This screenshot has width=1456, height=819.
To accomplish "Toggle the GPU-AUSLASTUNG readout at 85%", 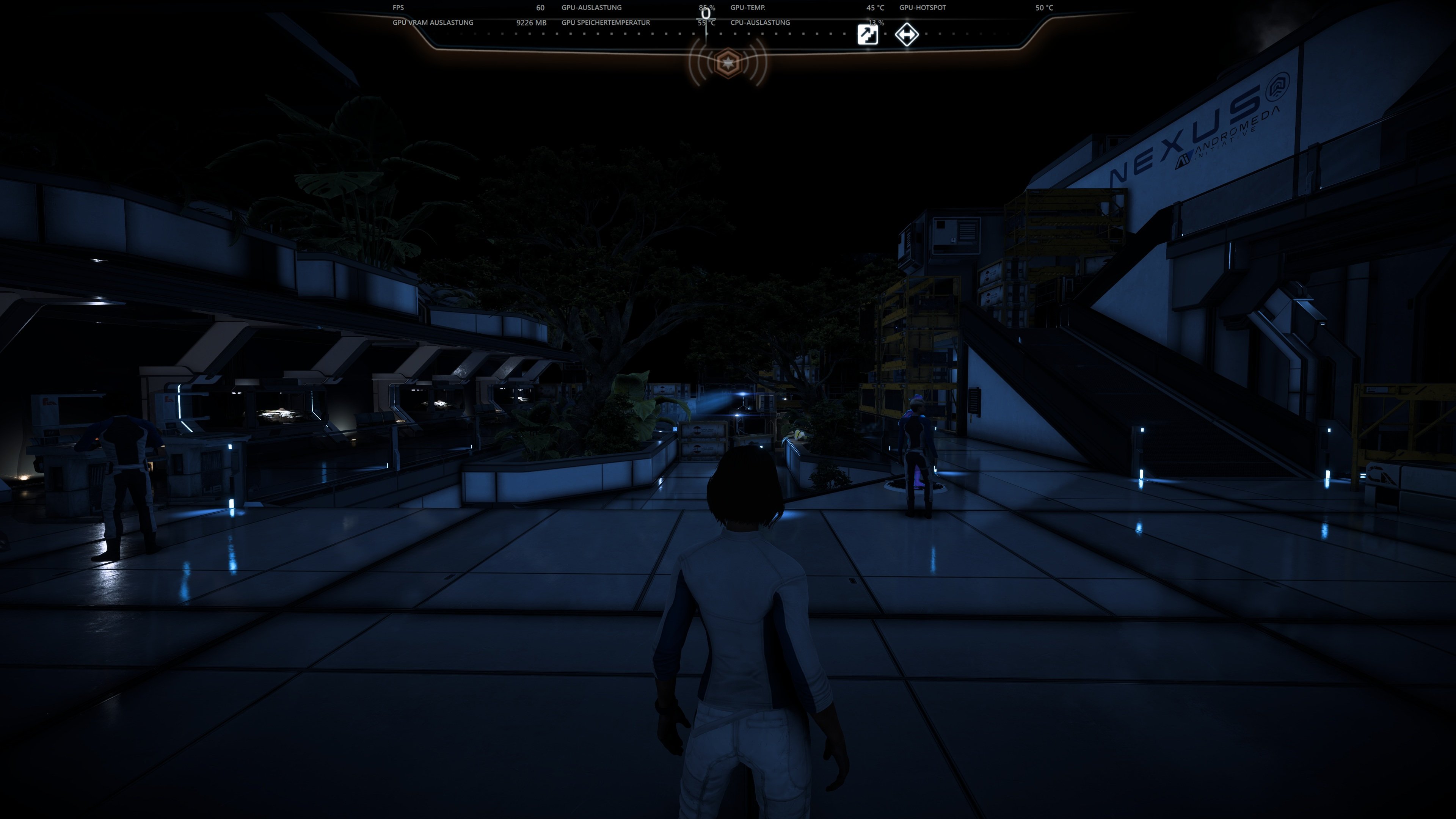I will (591, 8).
